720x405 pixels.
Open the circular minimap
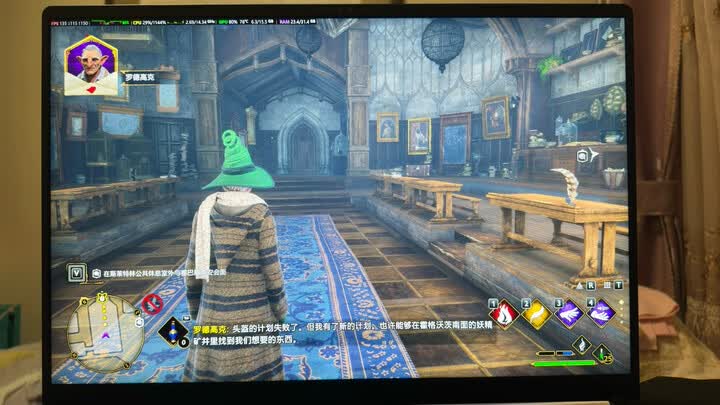(x=106, y=334)
